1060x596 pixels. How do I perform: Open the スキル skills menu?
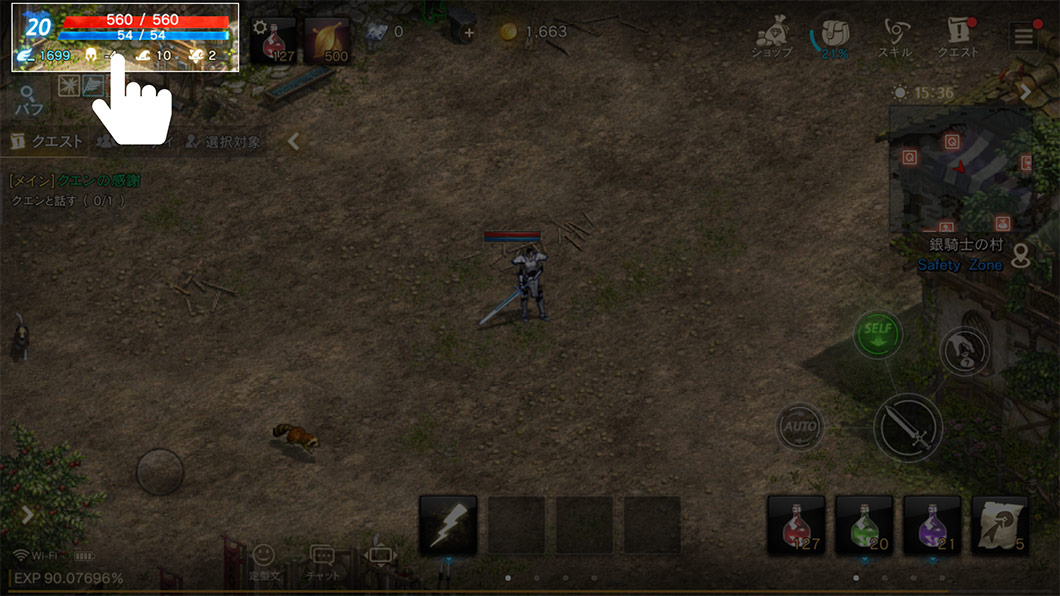pyautogui.click(x=894, y=35)
